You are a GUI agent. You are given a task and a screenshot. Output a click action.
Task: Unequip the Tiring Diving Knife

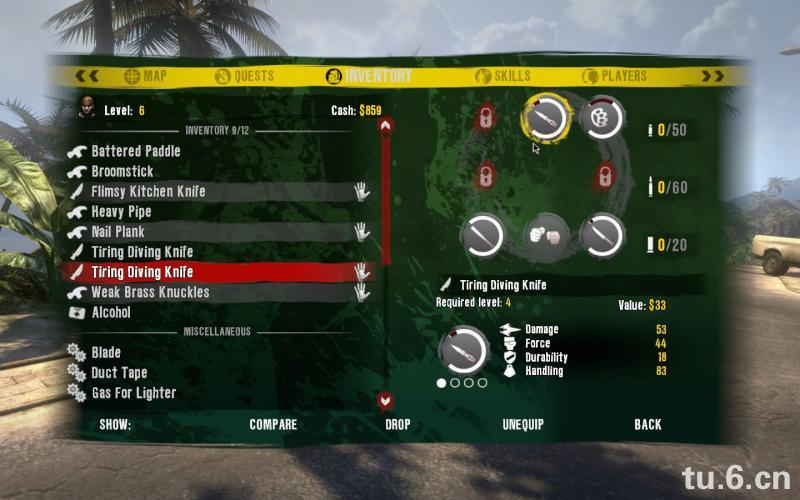click(523, 425)
